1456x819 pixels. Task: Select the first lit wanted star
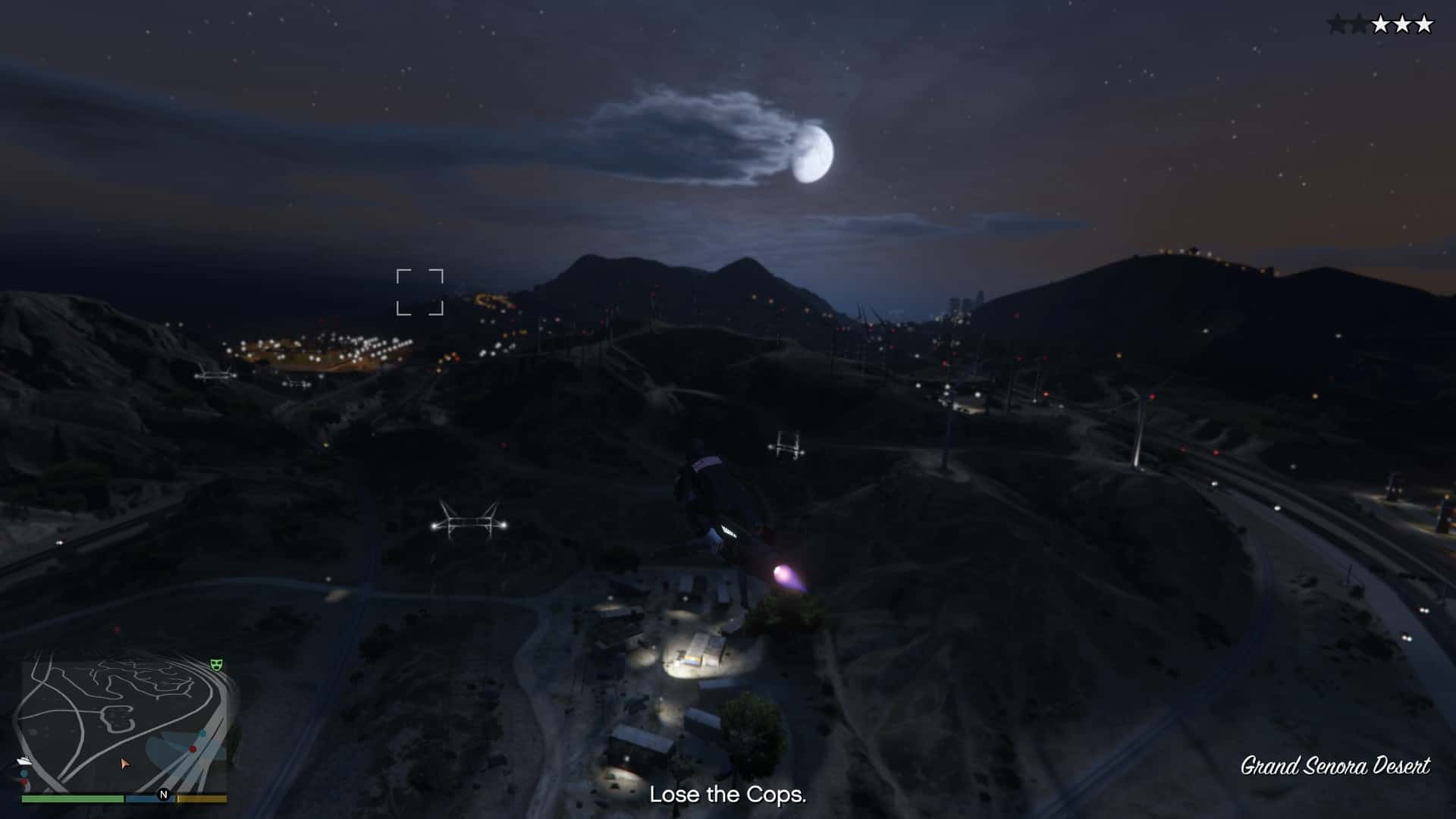pyautogui.click(x=1381, y=24)
